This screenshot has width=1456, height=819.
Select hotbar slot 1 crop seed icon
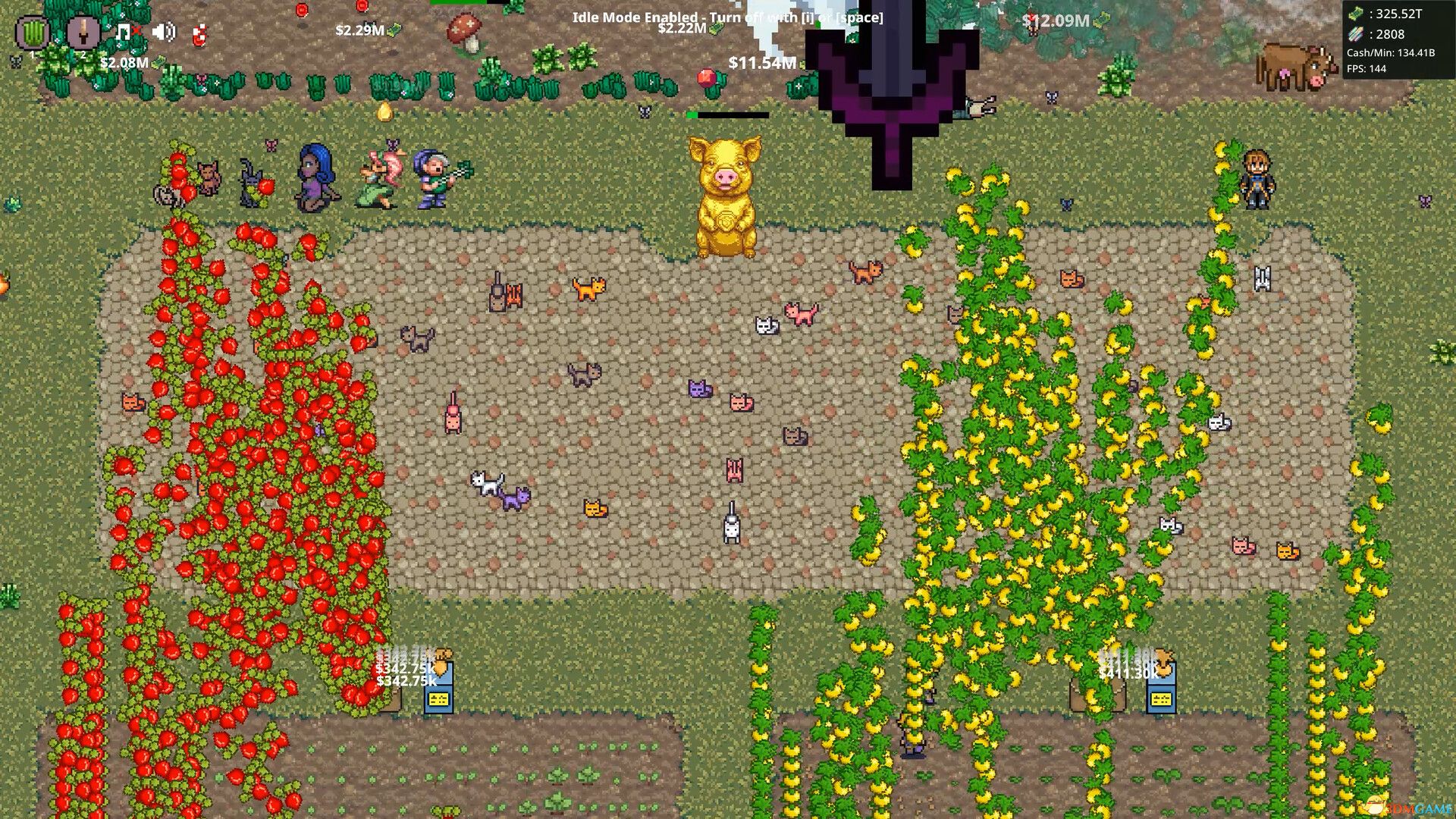coord(32,33)
